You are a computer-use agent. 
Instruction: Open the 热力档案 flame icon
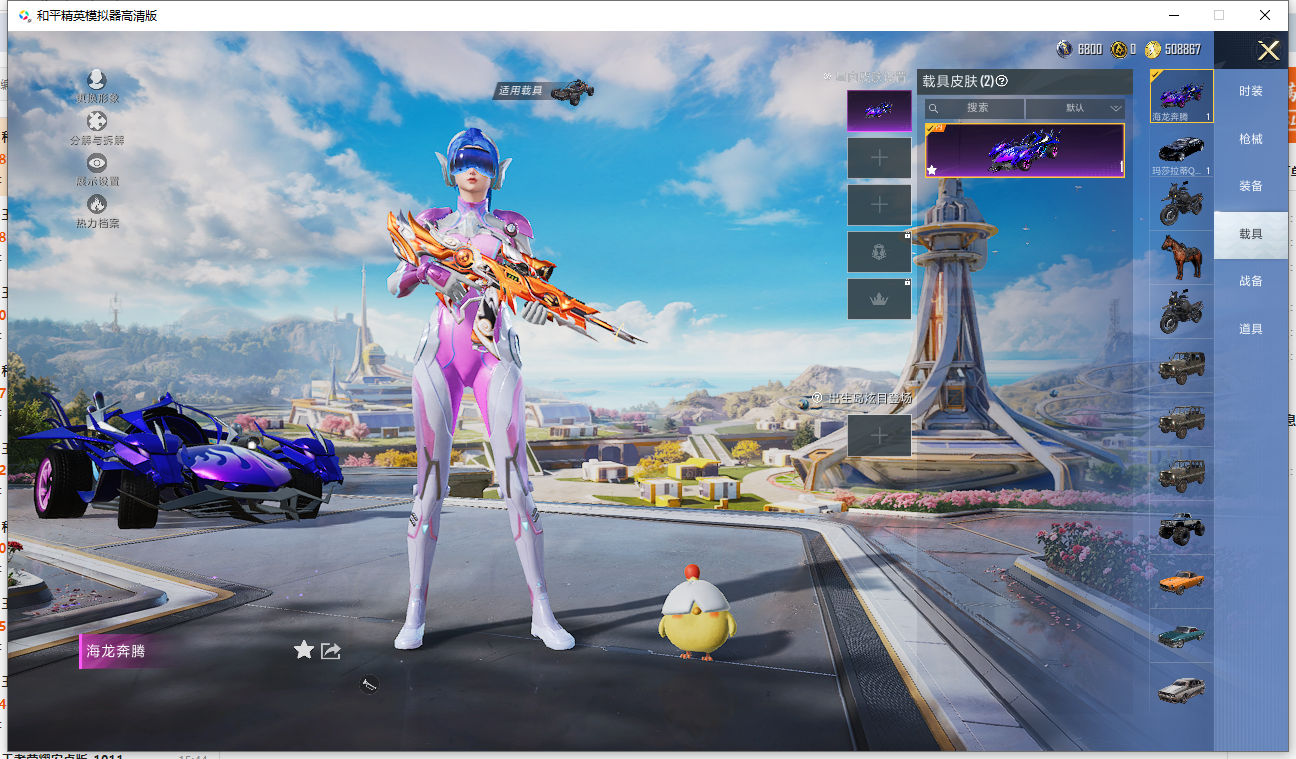(97, 209)
